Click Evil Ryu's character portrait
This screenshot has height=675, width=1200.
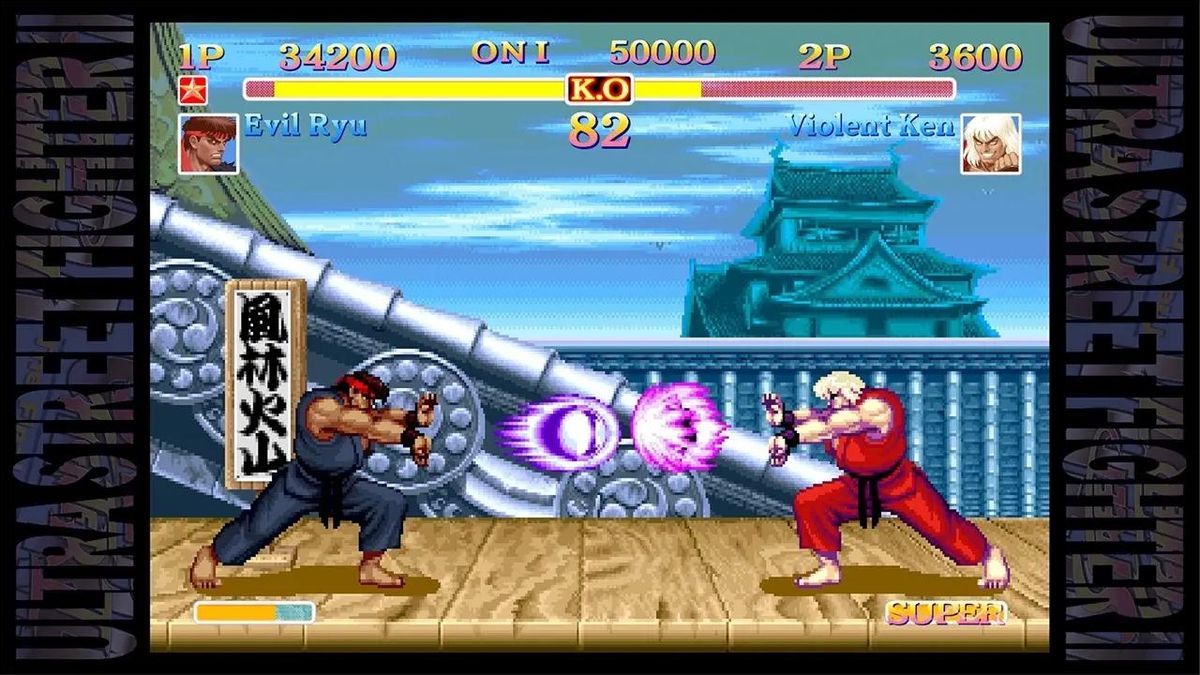(208, 143)
